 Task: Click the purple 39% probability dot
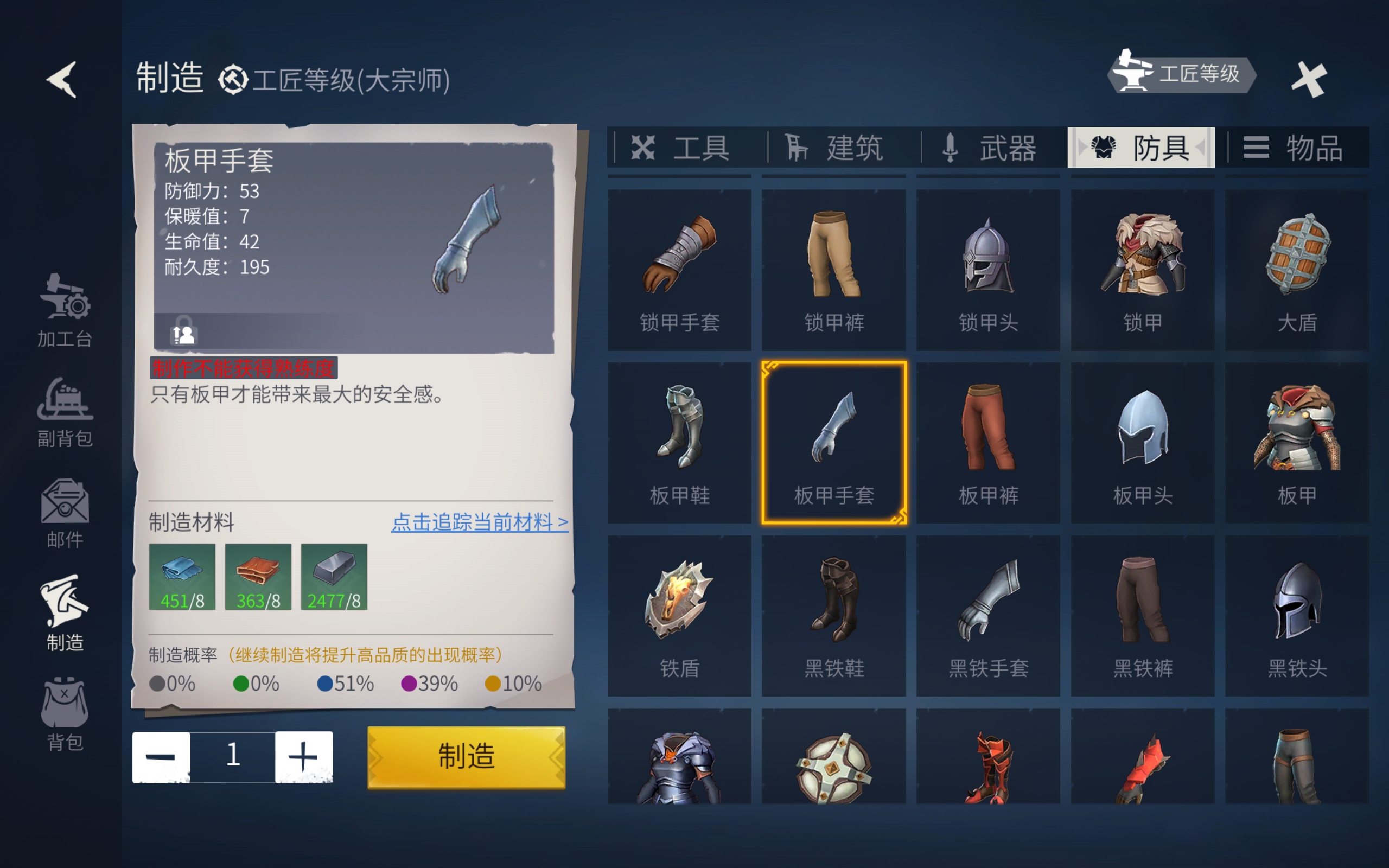[x=409, y=684]
